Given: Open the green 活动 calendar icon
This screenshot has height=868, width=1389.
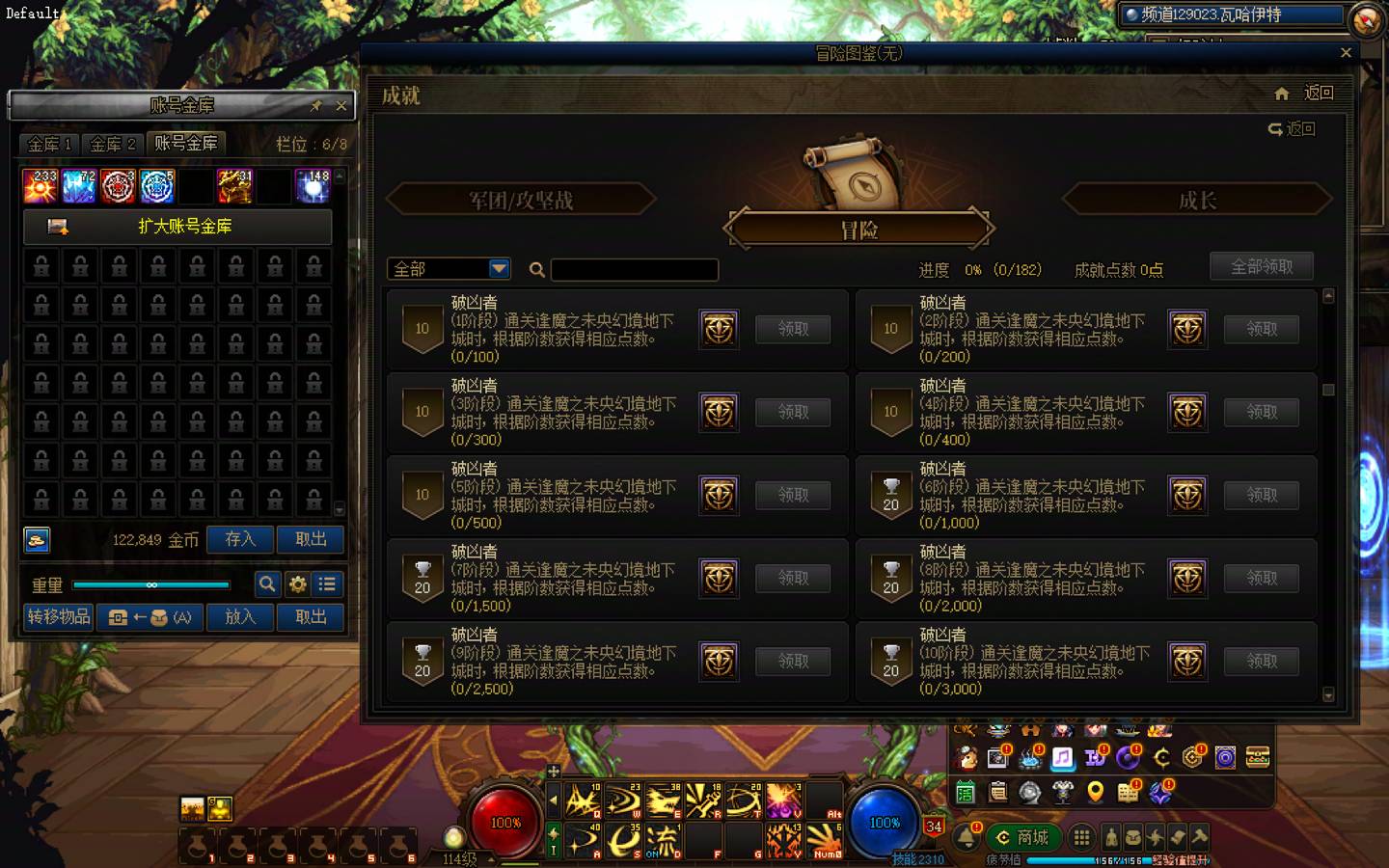Looking at the screenshot, I should (964, 790).
